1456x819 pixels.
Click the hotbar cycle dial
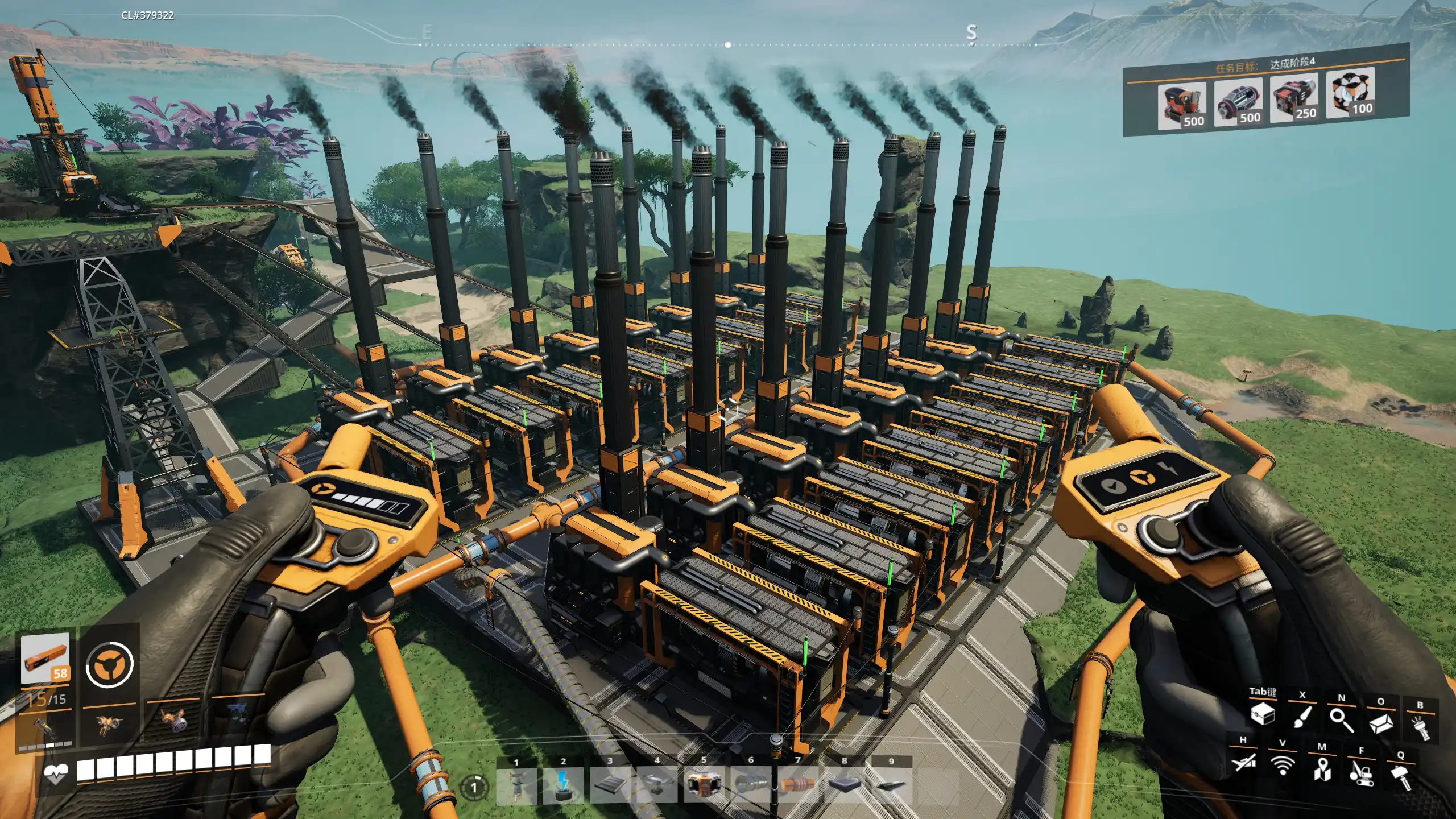click(x=474, y=788)
